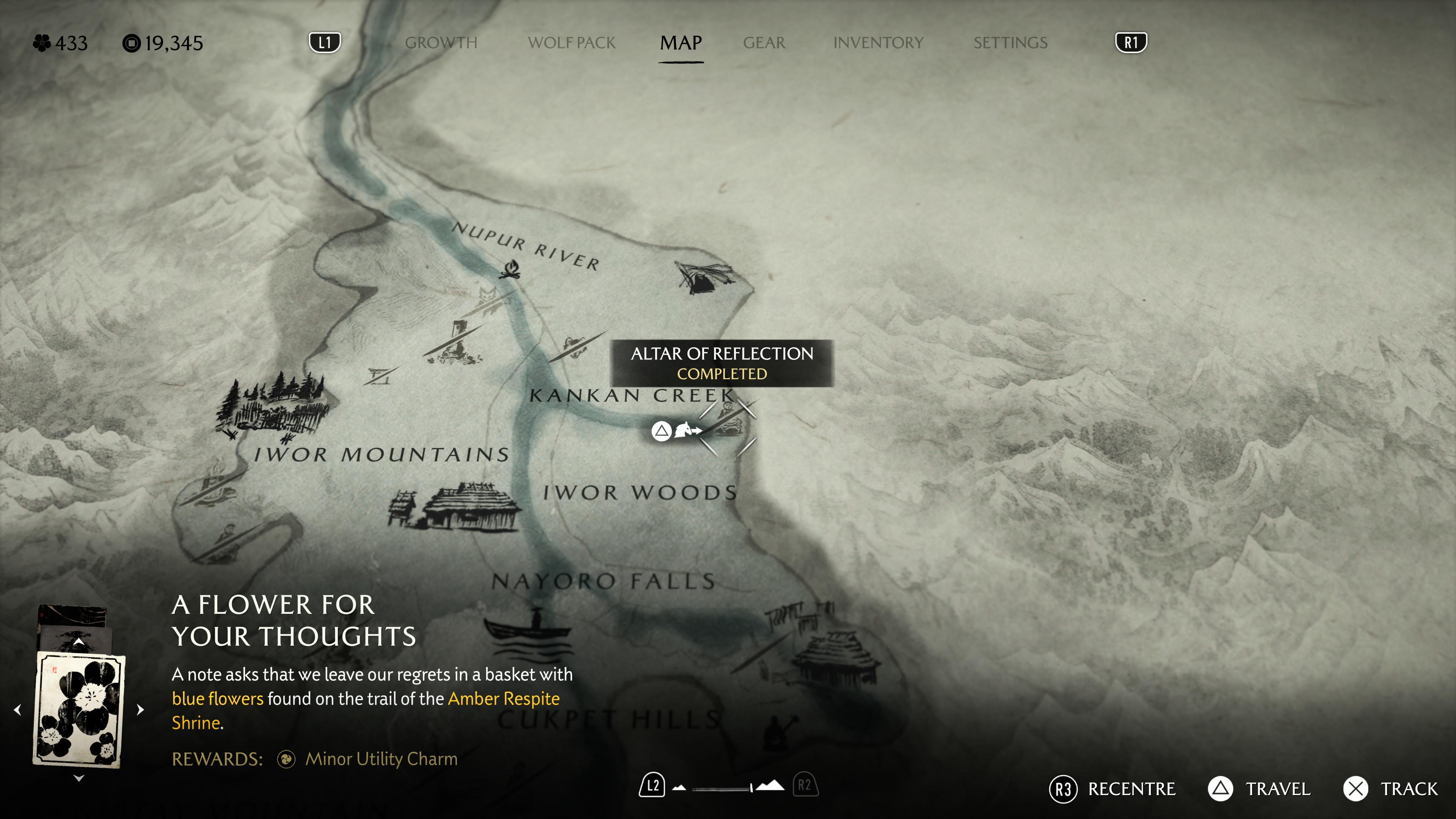The image size is (1456, 819).
Task: Click the fox head marker near the river
Action: coord(487,295)
